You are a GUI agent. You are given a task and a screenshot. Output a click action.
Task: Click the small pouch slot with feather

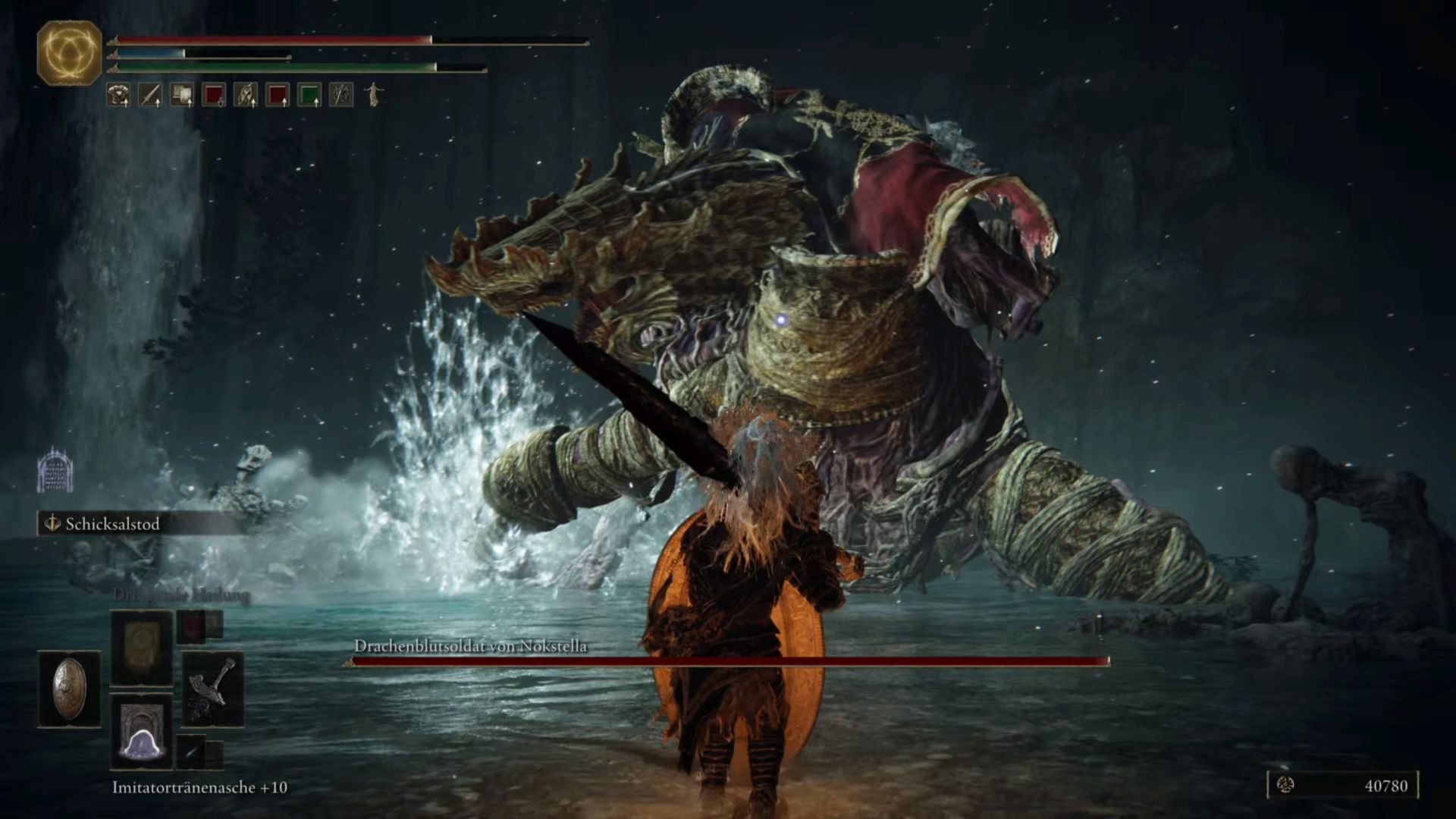(192, 751)
